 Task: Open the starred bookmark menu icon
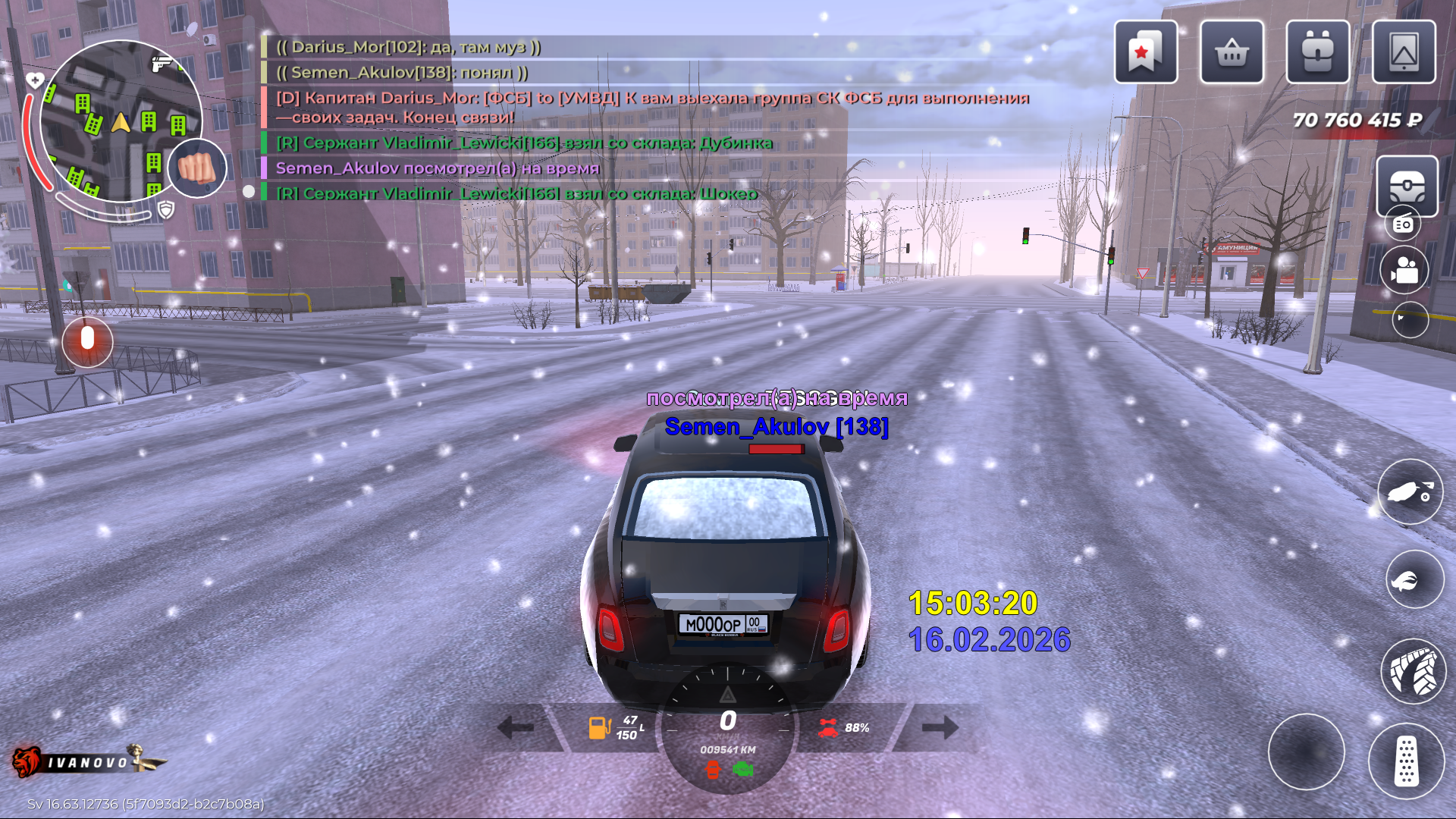click(1145, 52)
